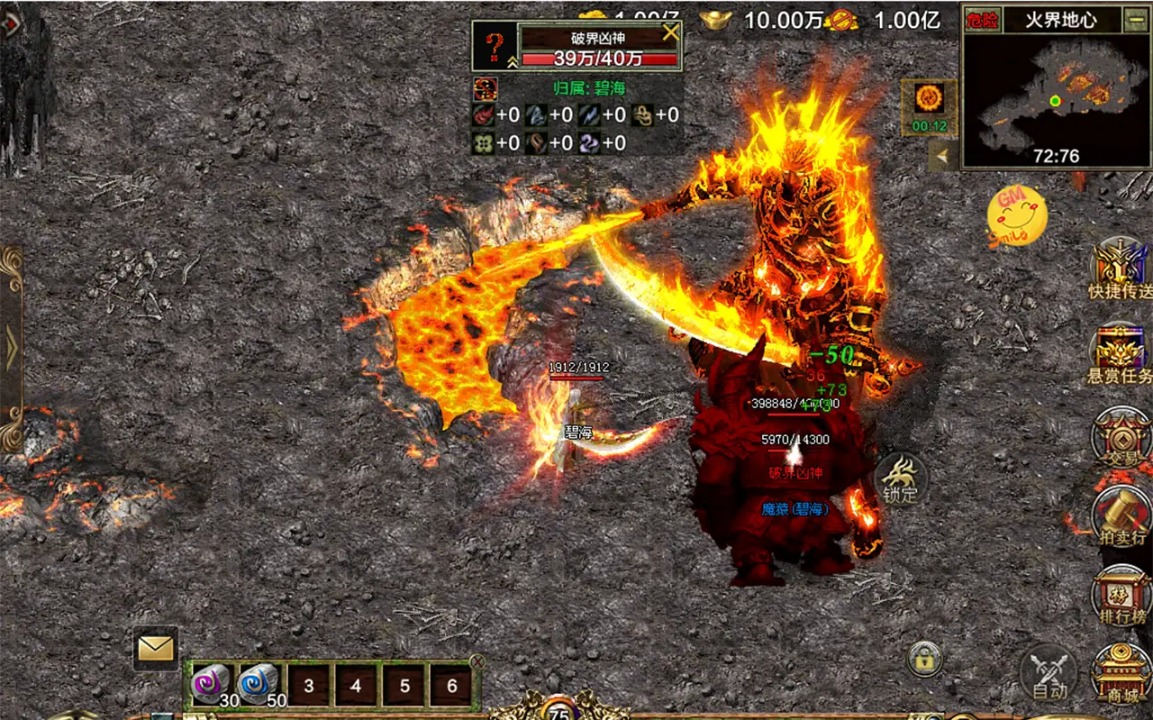The height and width of the screenshot is (720, 1153).
Task: Collapse the minimap with the minus button
Action: click(1135, 18)
